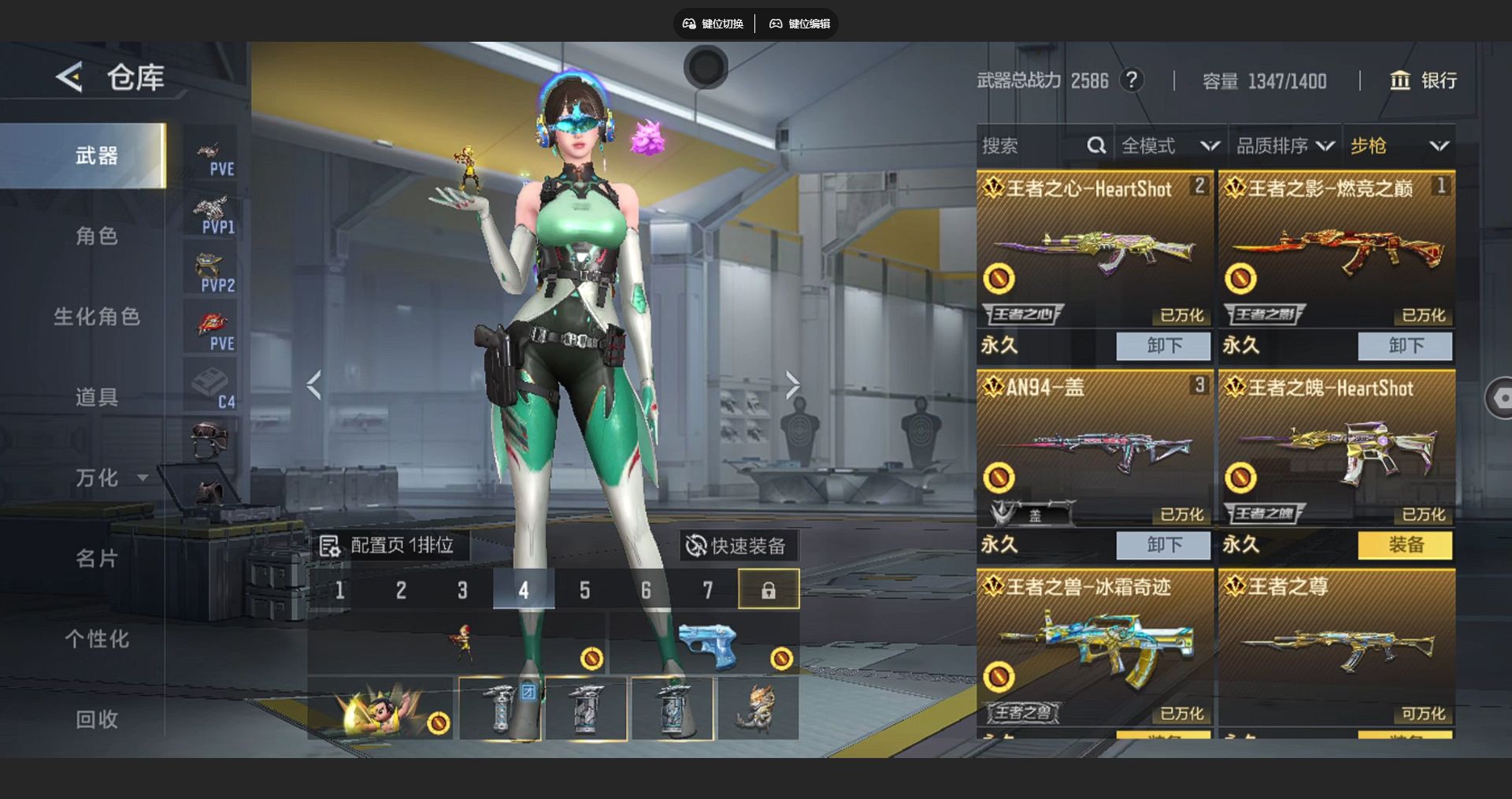Select the 道具 tab
1512x799 pixels.
[x=96, y=397]
